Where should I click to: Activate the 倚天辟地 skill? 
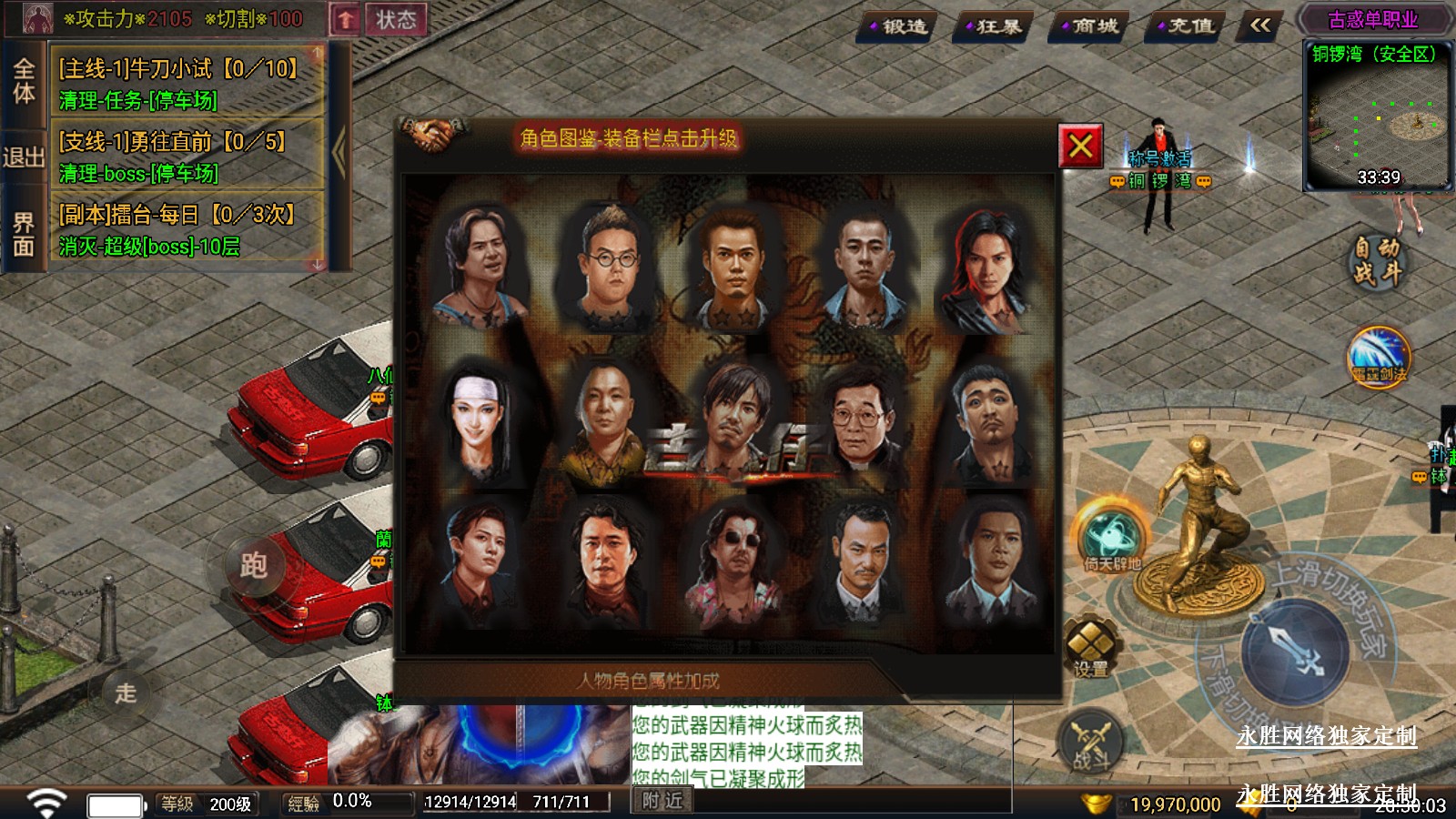pyautogui.click(x=1111, y=537)
